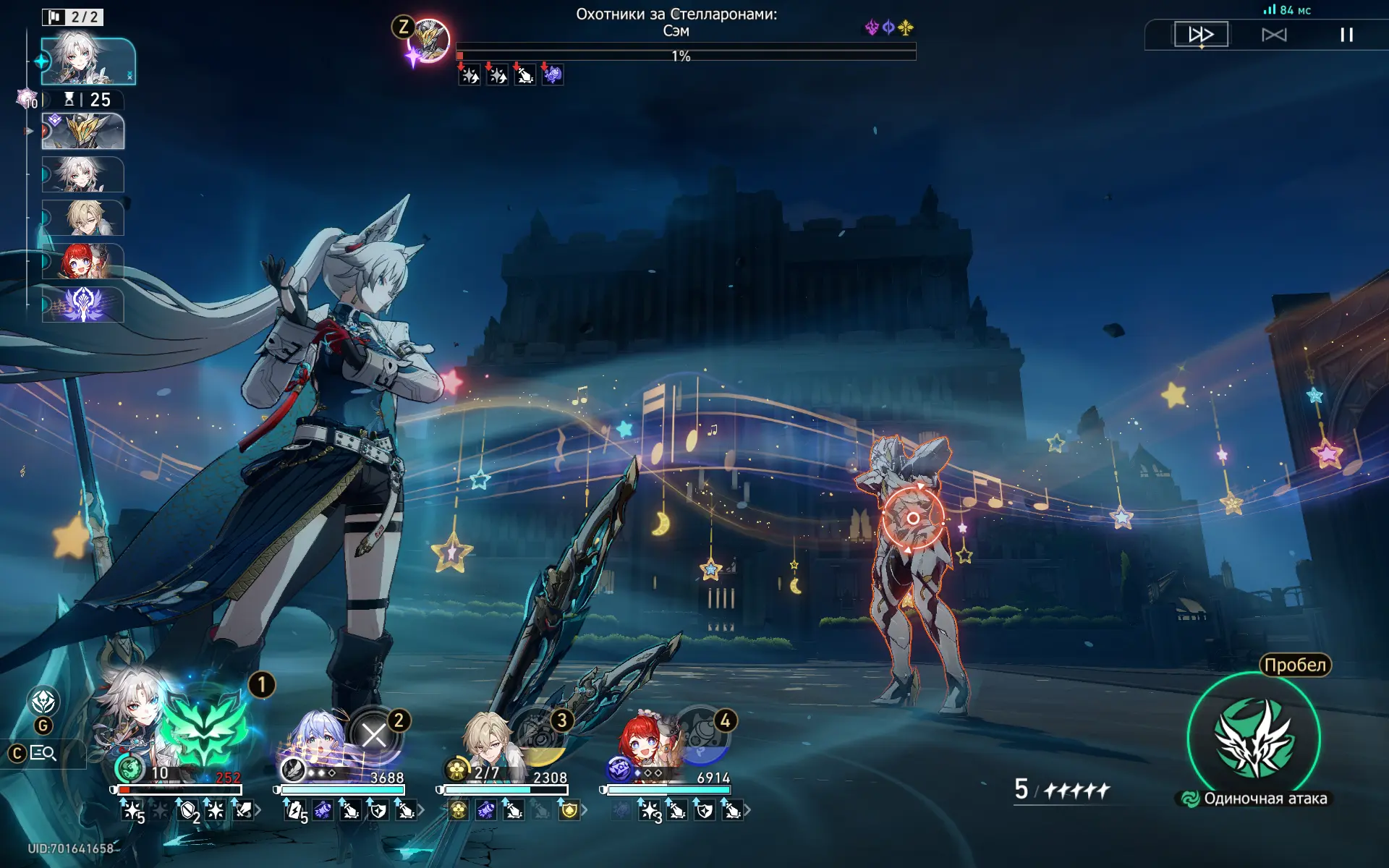Screen dimensions: 1389x868
Task: Open the Сэм boss portrait icon
Action: (430, 40)
